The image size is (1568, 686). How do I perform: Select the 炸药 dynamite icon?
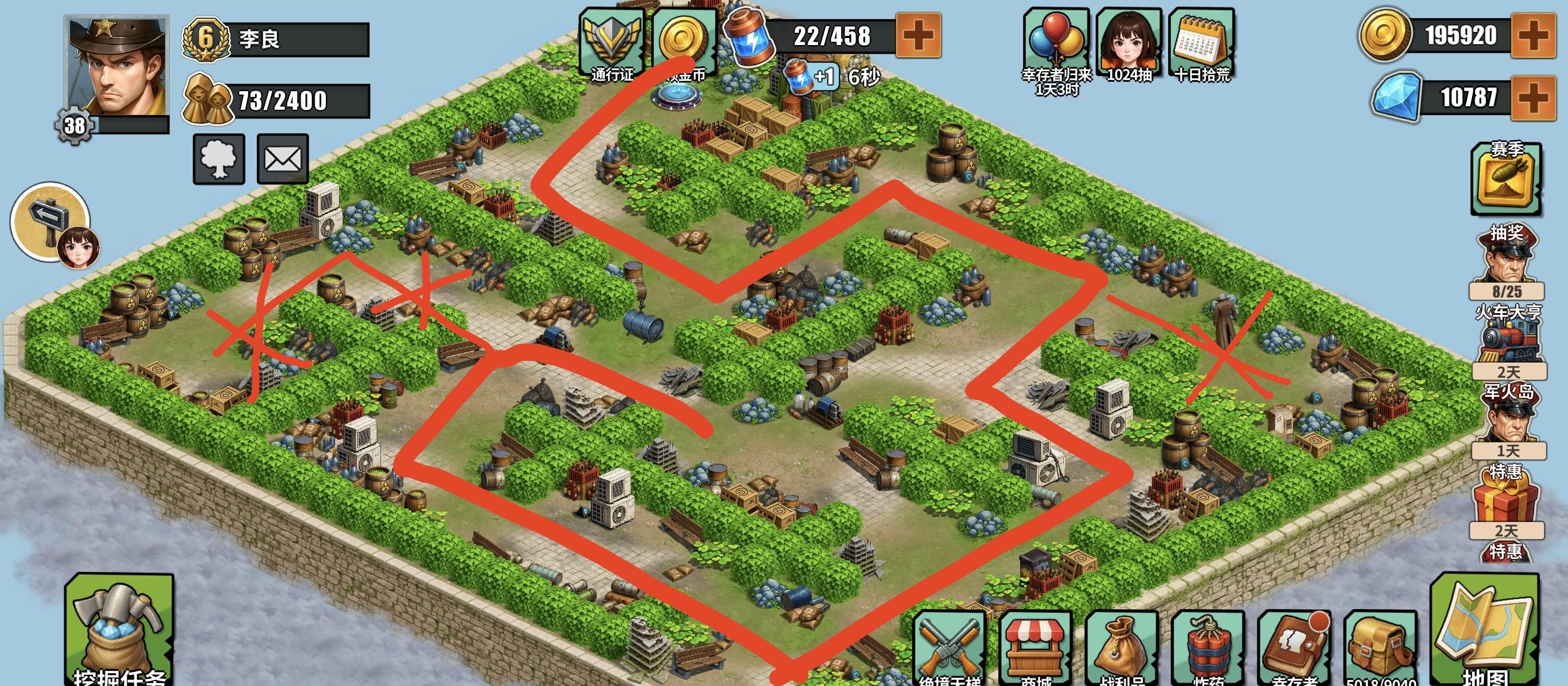click(1208, 648)
